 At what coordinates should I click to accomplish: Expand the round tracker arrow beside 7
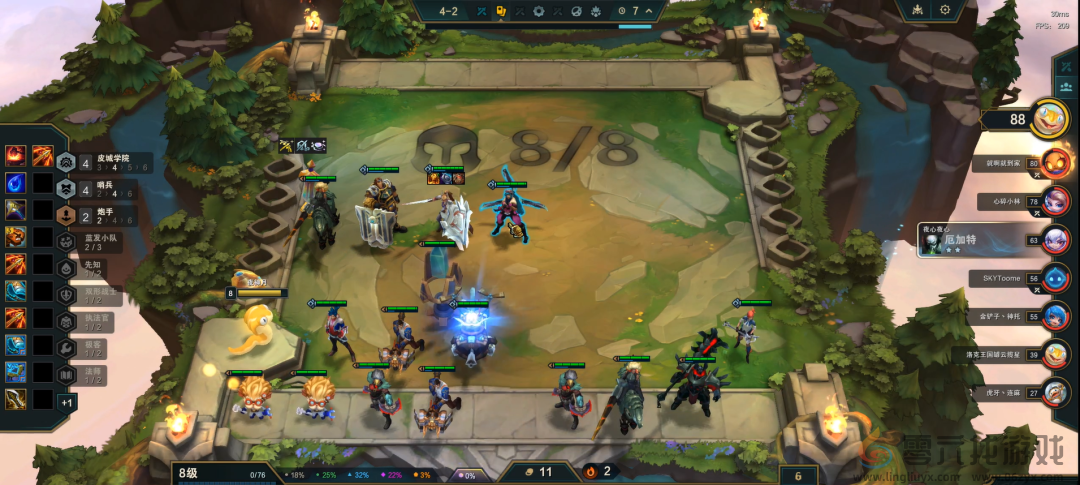650,11
